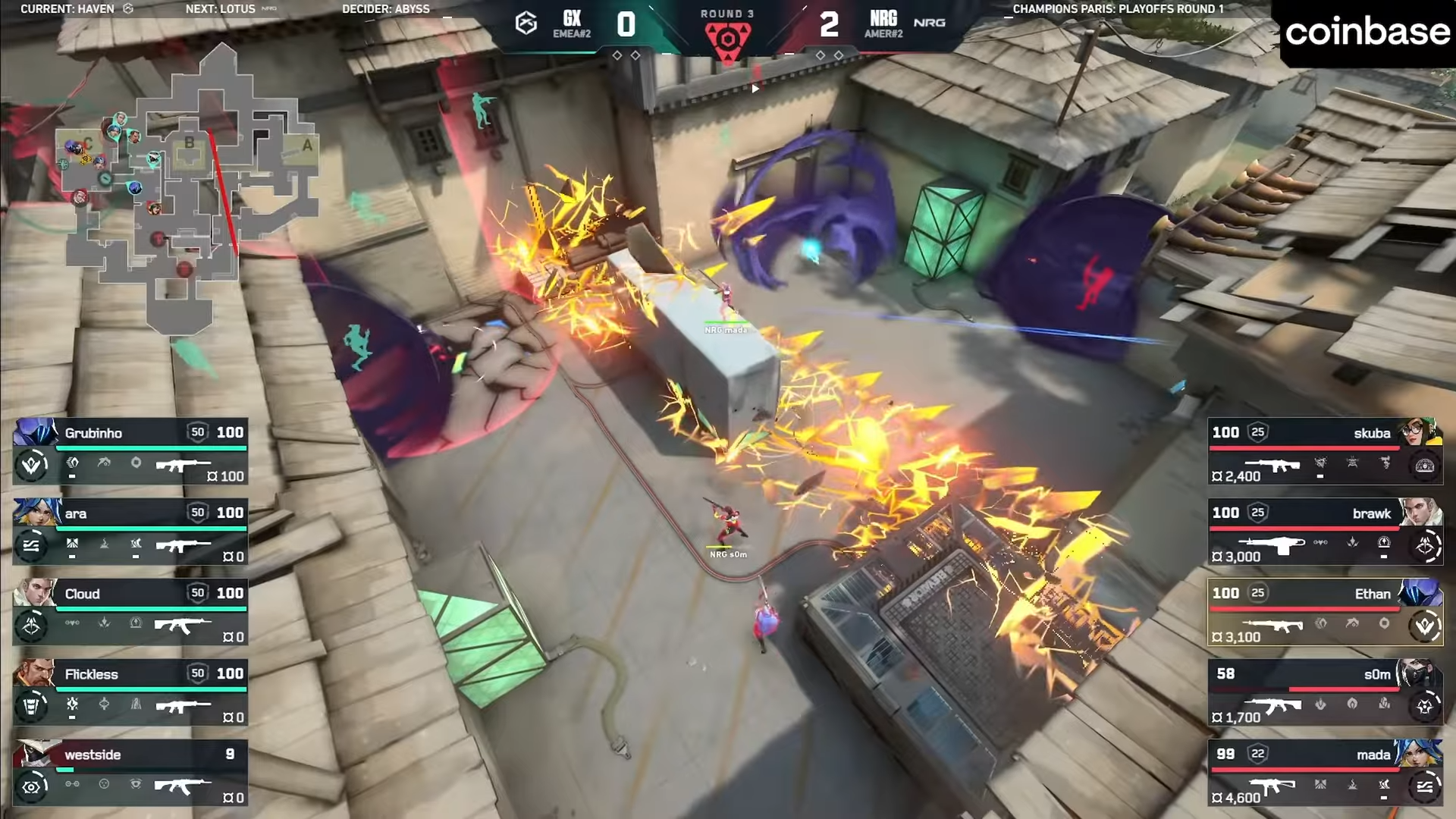Screen dimensions: 1456x819
Task: Select the A site marker on minimap
Action: click(307, 145)
